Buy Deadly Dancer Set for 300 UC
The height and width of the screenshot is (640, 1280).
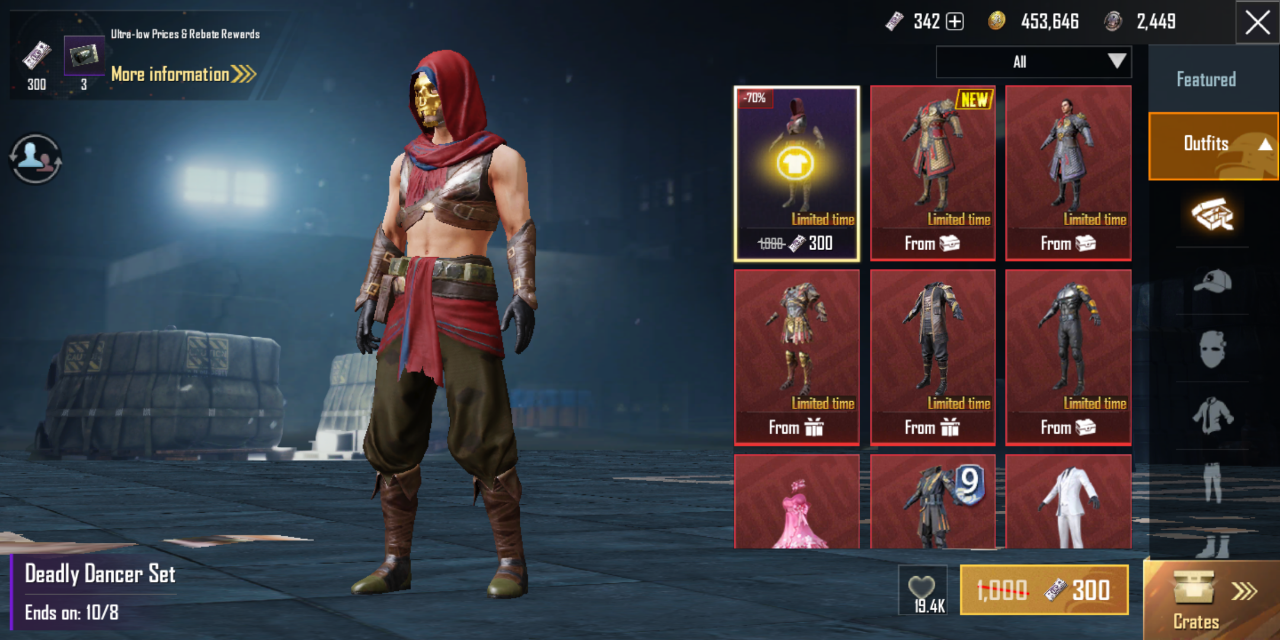pyautogui.click(x=1044, y=590)
